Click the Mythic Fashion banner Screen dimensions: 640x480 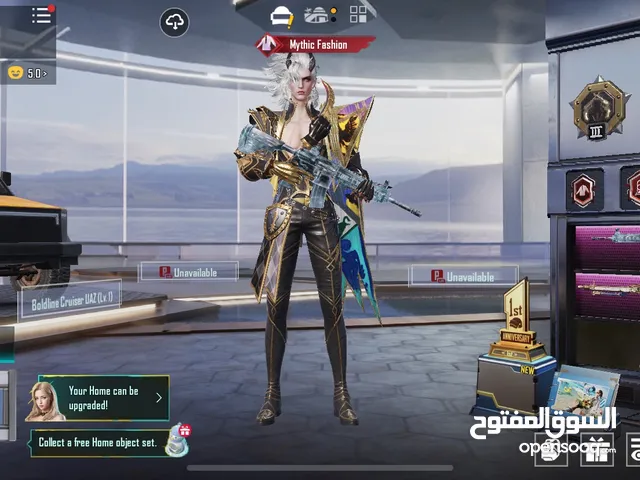[315, 43]
